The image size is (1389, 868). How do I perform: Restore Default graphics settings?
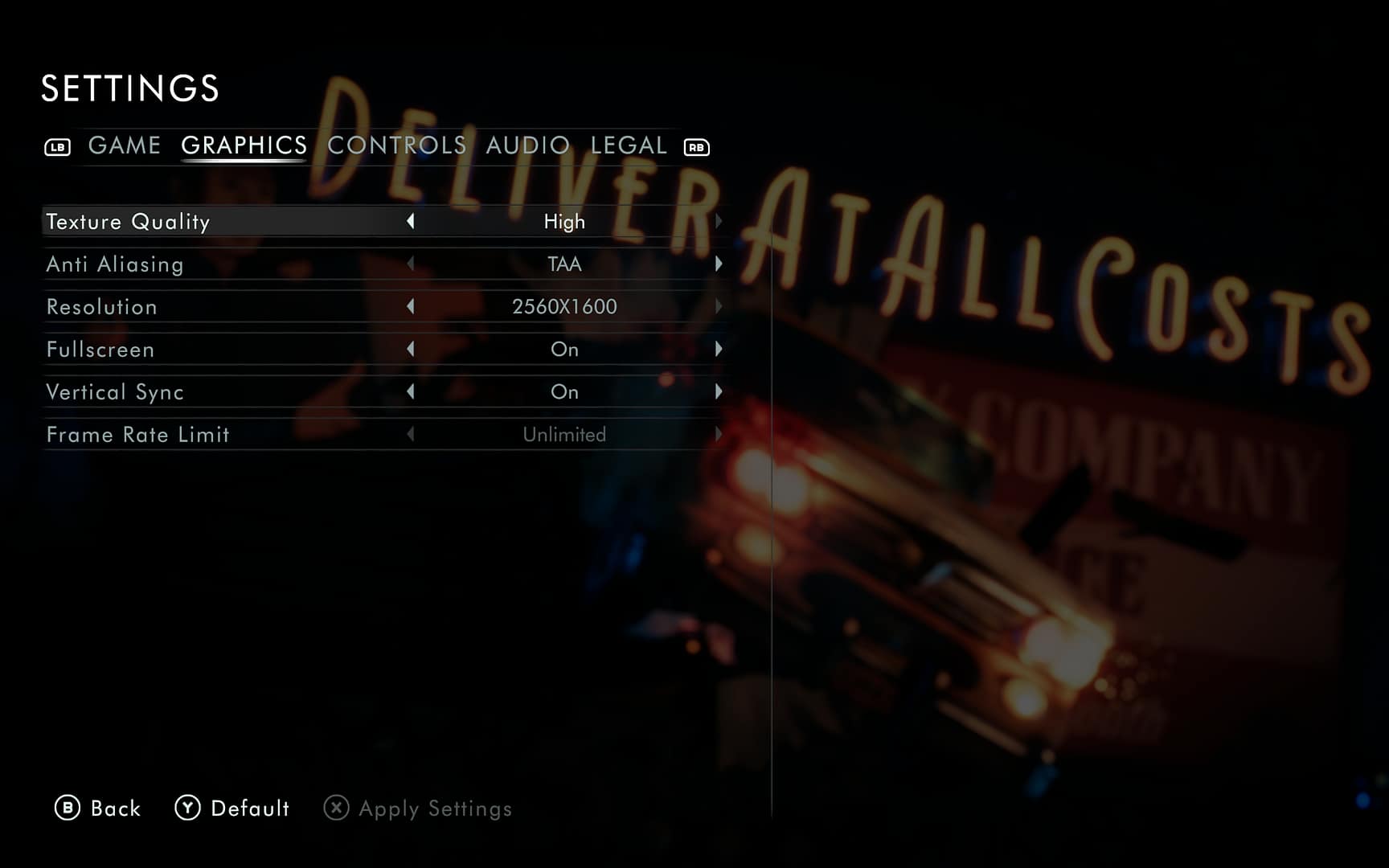[x=232, y=808]
